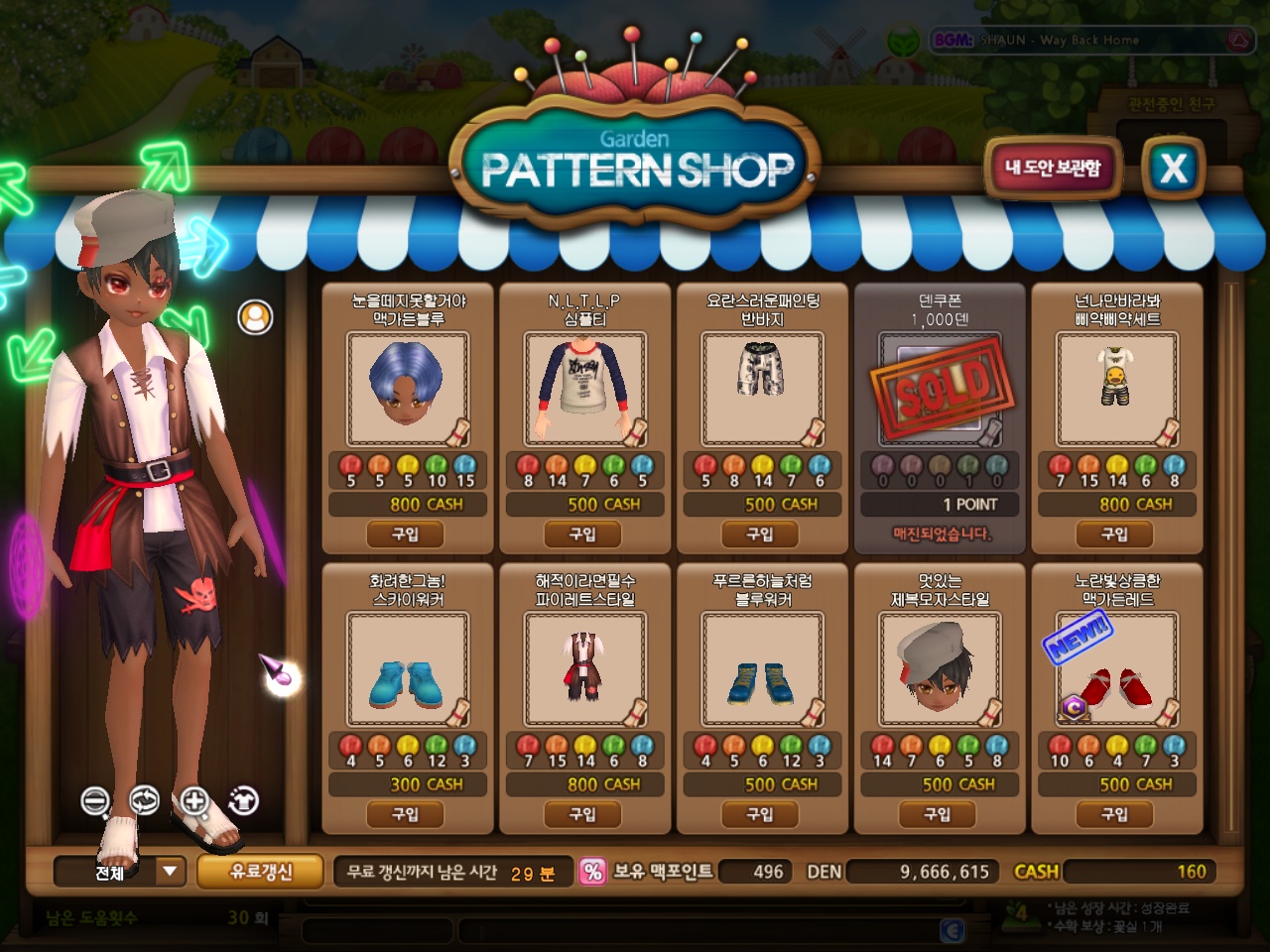
Task: Buy the duck outfit set pattern
Action: click(1115, 535)
